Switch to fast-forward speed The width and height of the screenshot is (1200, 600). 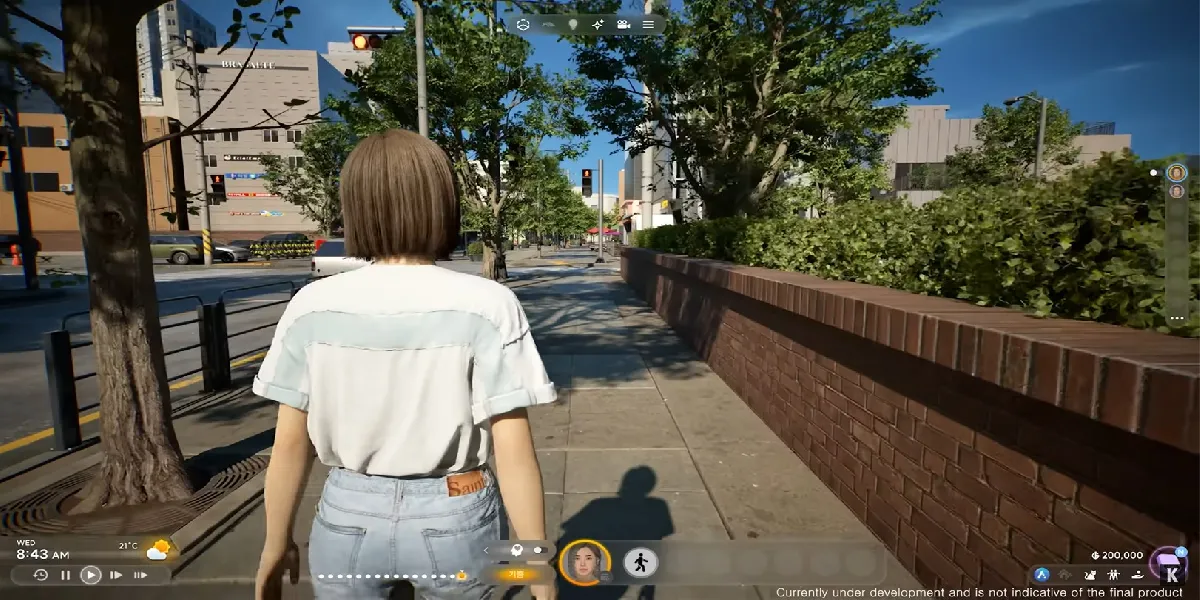coord(116,575)
